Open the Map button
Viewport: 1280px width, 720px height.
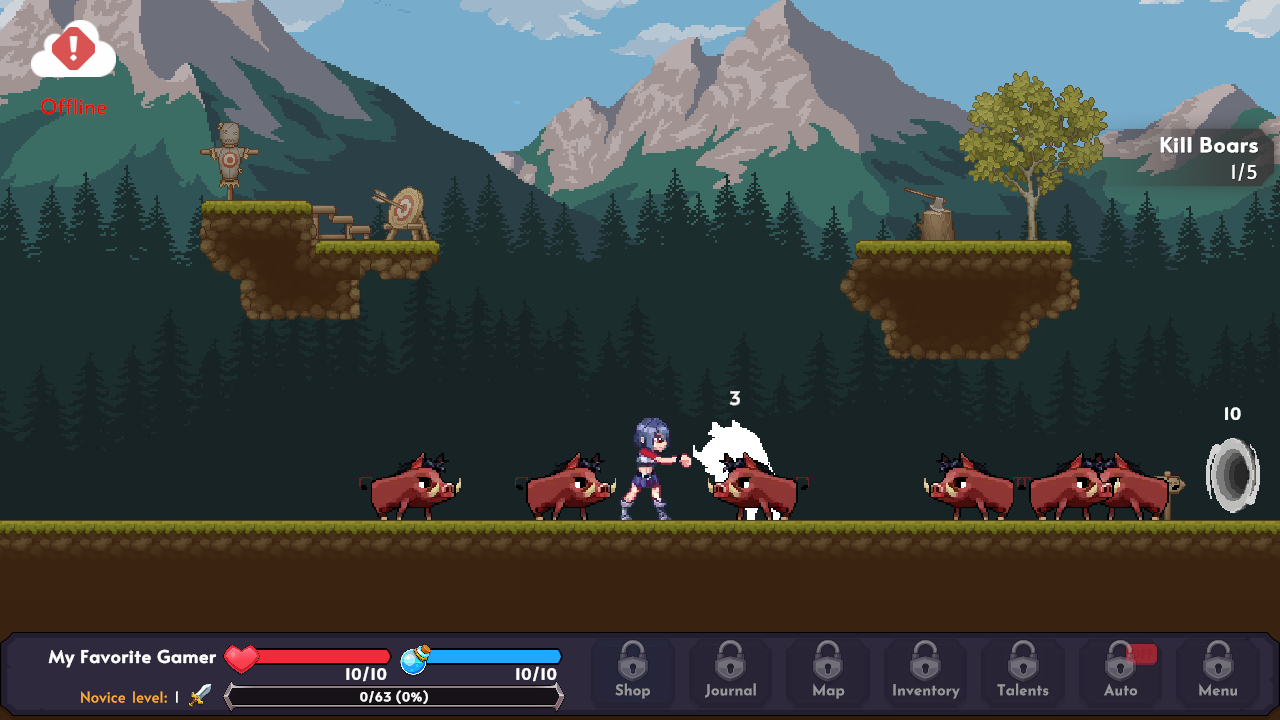pos(827,671)
